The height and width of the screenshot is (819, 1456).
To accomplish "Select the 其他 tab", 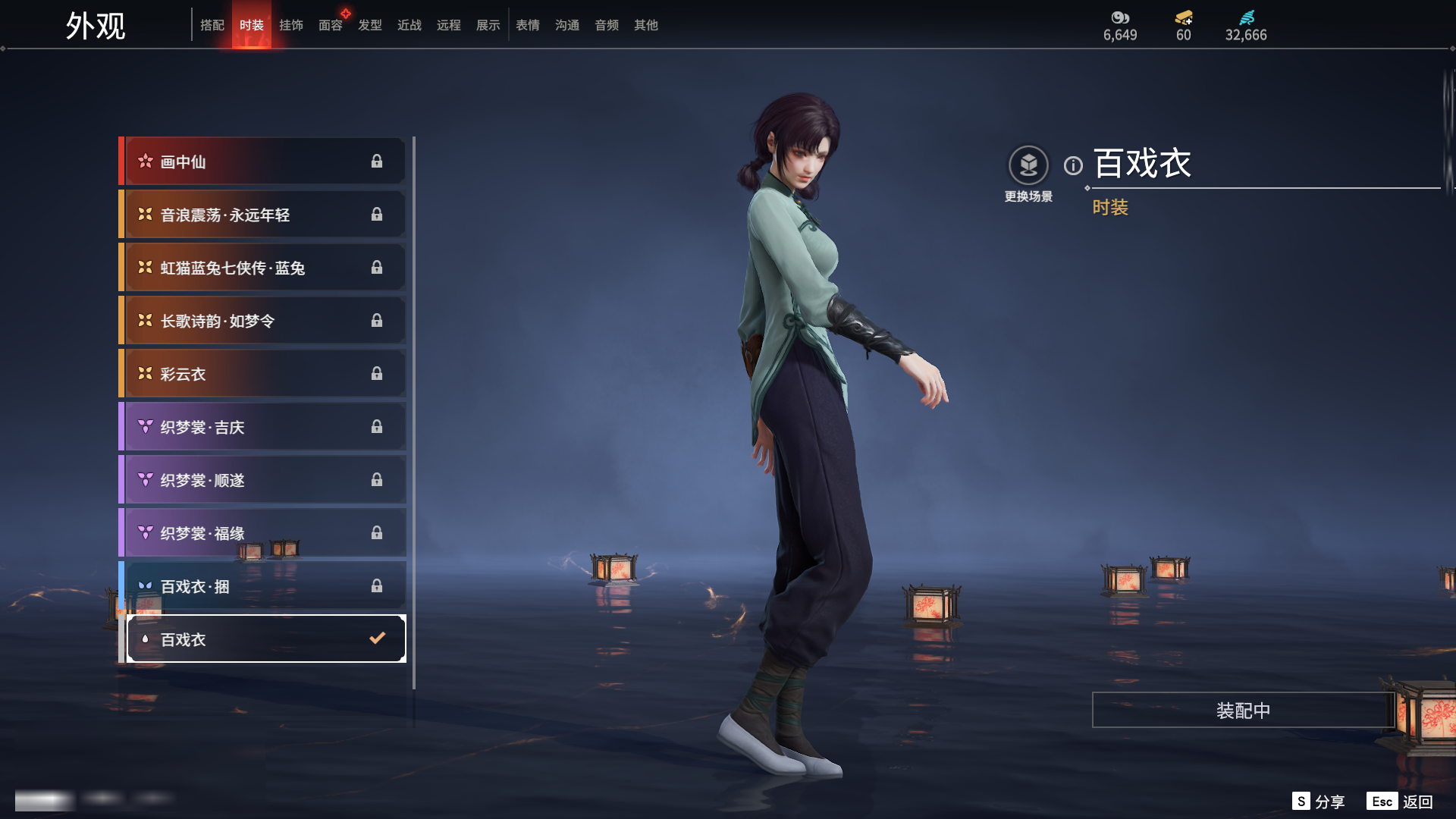I will (x=646, y=25).
